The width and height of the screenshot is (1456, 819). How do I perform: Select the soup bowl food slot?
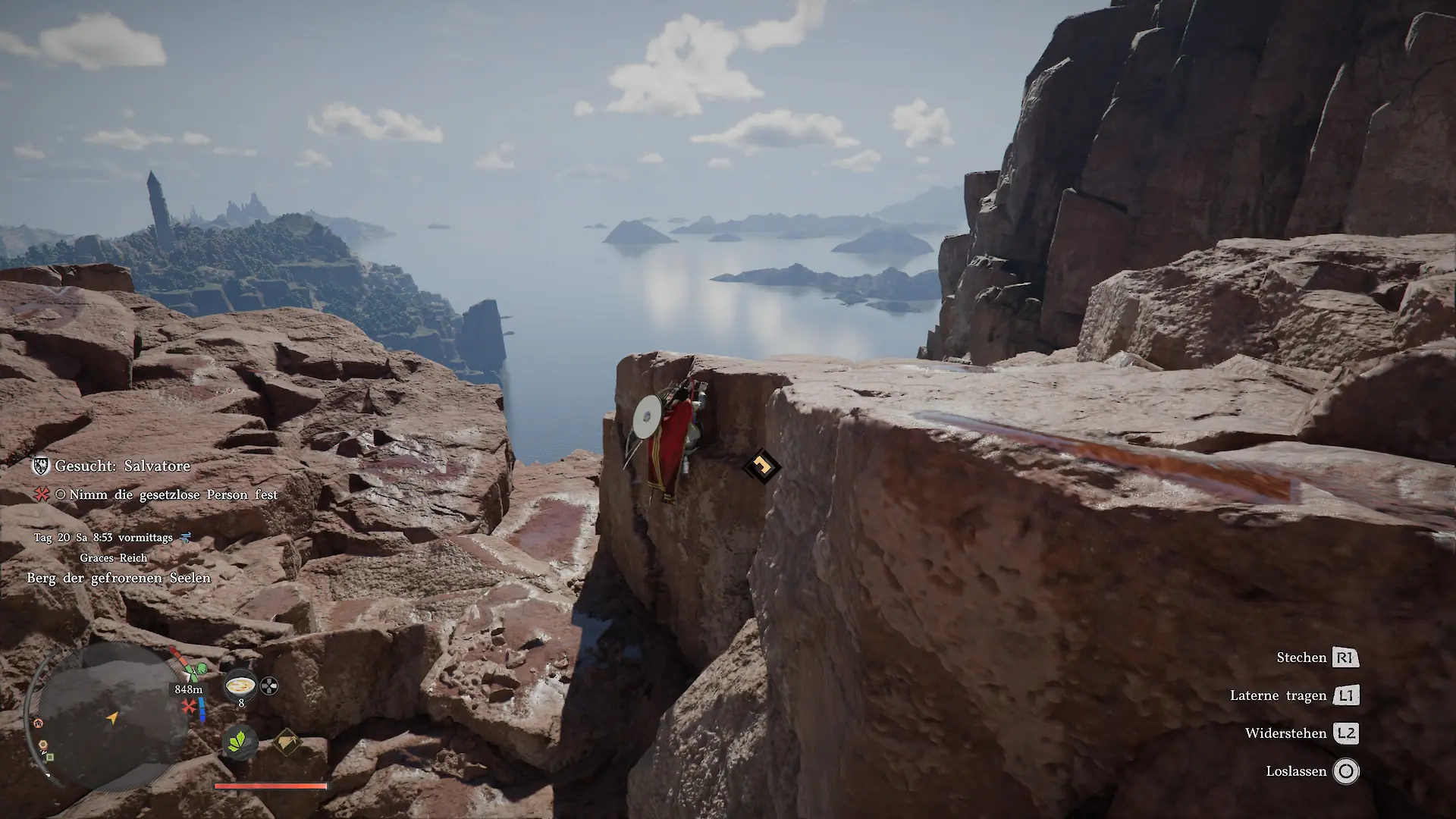(240, 686)
